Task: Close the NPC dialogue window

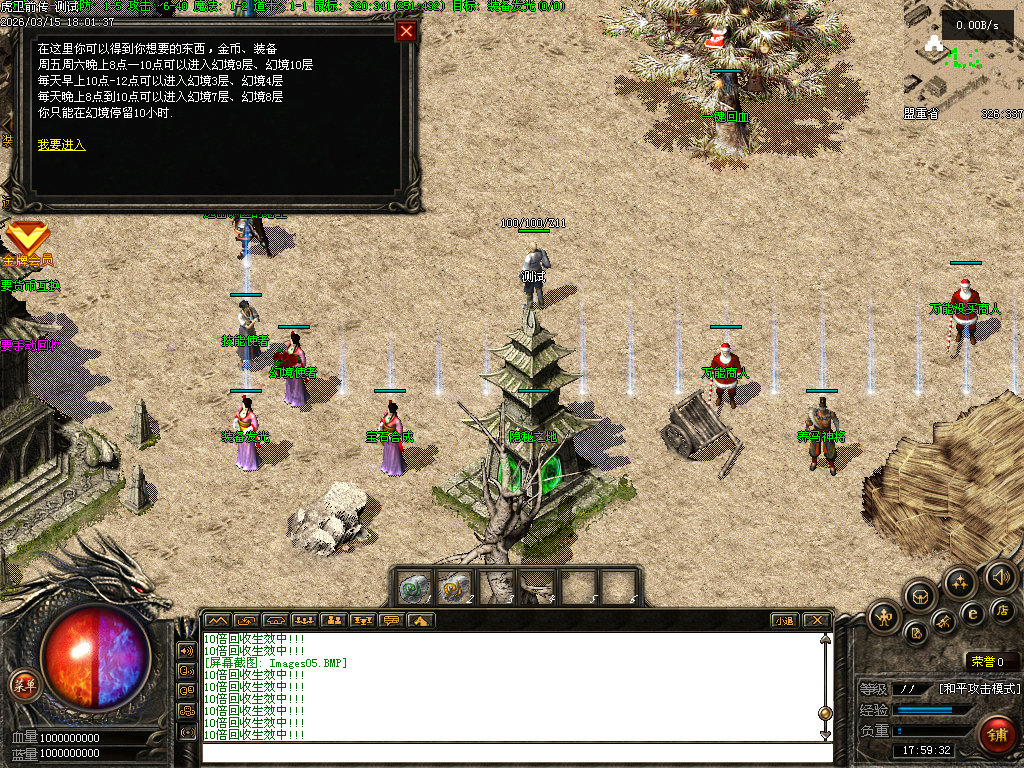Action: click(x=406, y=31)
